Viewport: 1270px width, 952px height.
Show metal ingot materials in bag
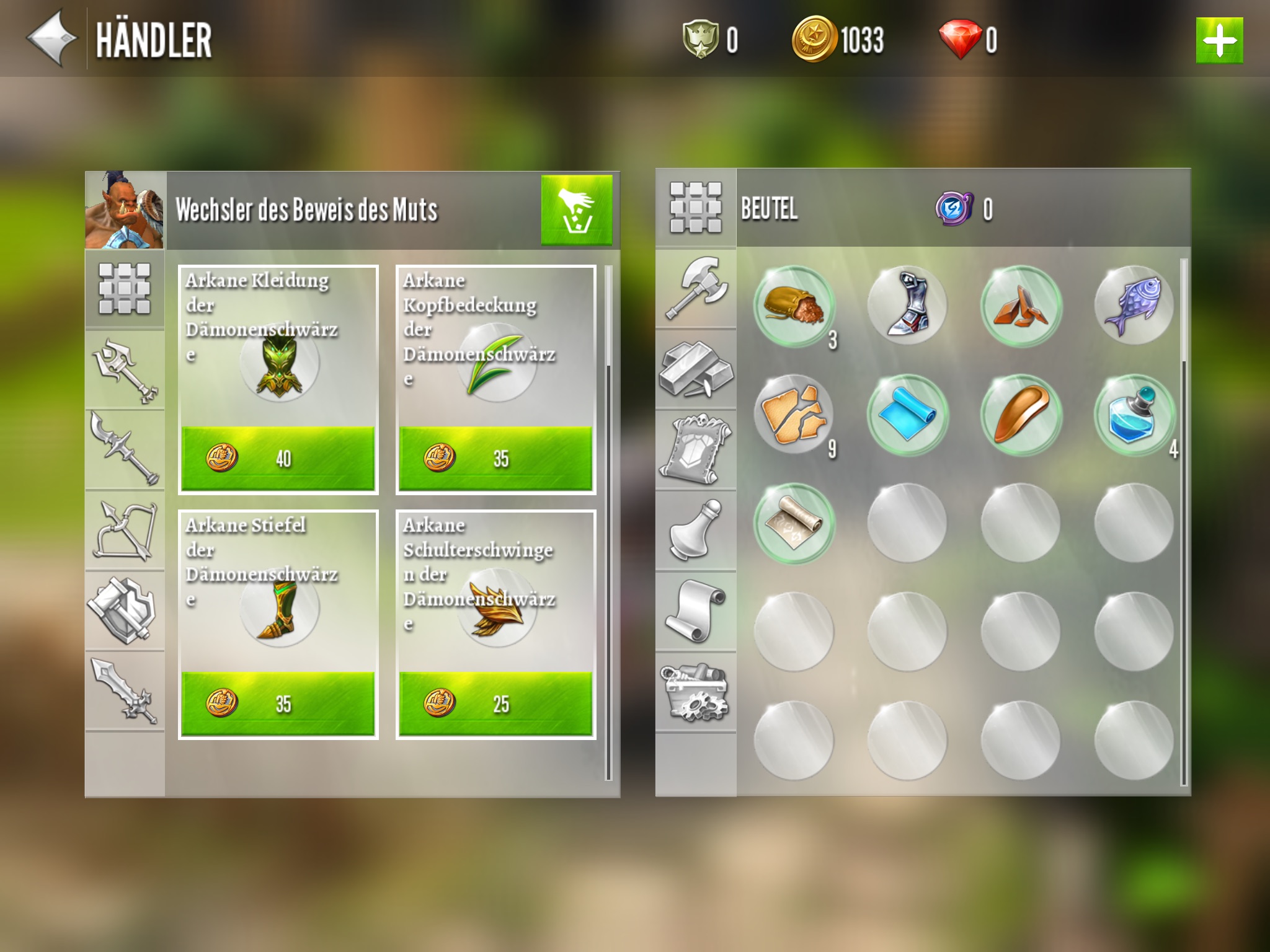(x=696, y=369)
